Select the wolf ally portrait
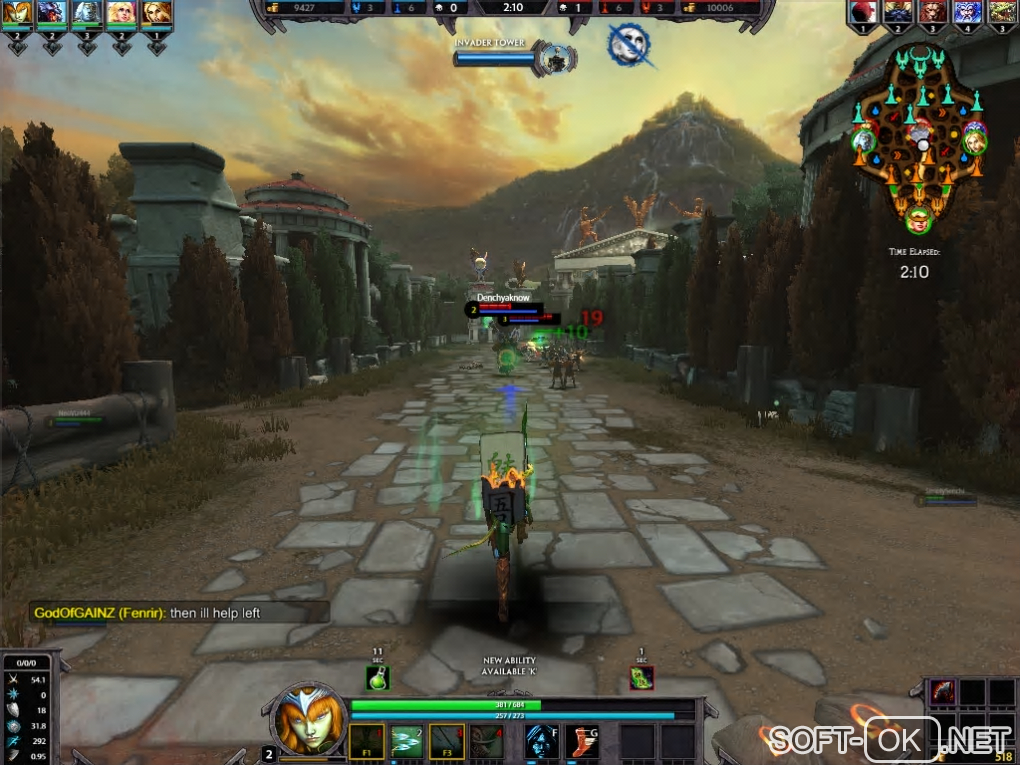The width and height of the screenshot is (1020, 765). [52, 13]
